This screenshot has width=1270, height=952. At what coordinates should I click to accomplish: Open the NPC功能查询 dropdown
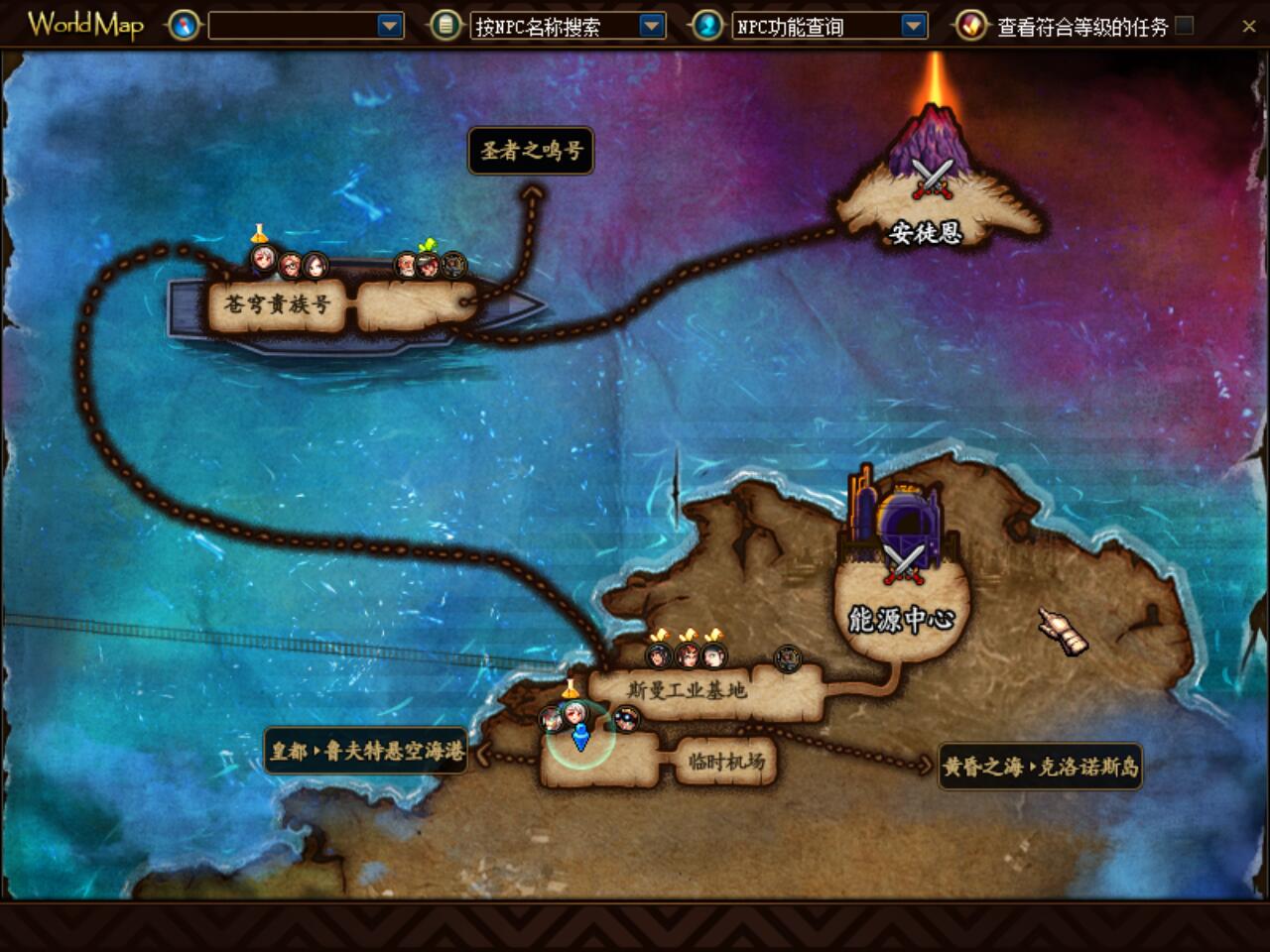pyautogui.click(x=914, y=26)
